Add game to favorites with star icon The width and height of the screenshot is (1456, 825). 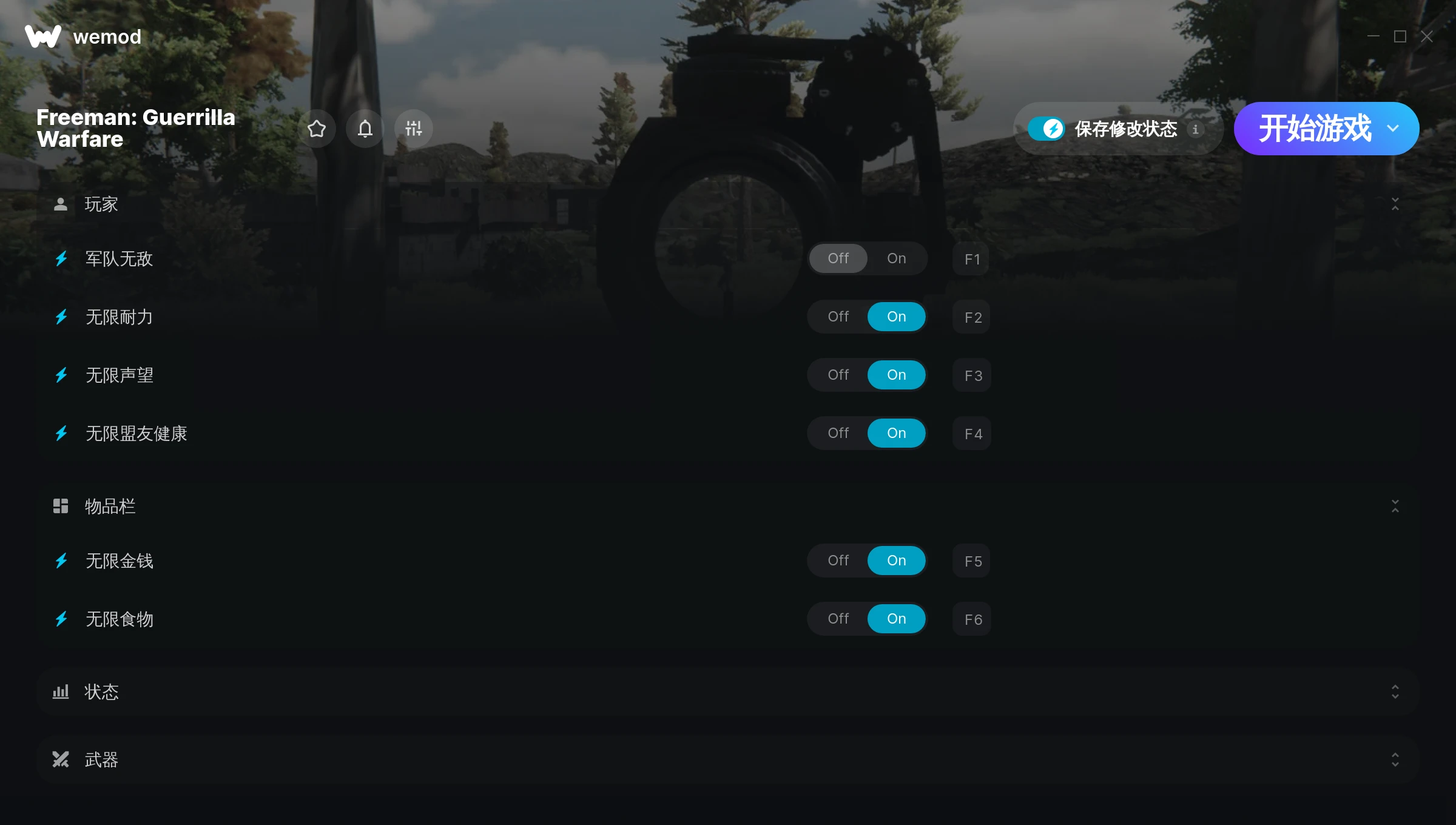(x=317, y=129)
